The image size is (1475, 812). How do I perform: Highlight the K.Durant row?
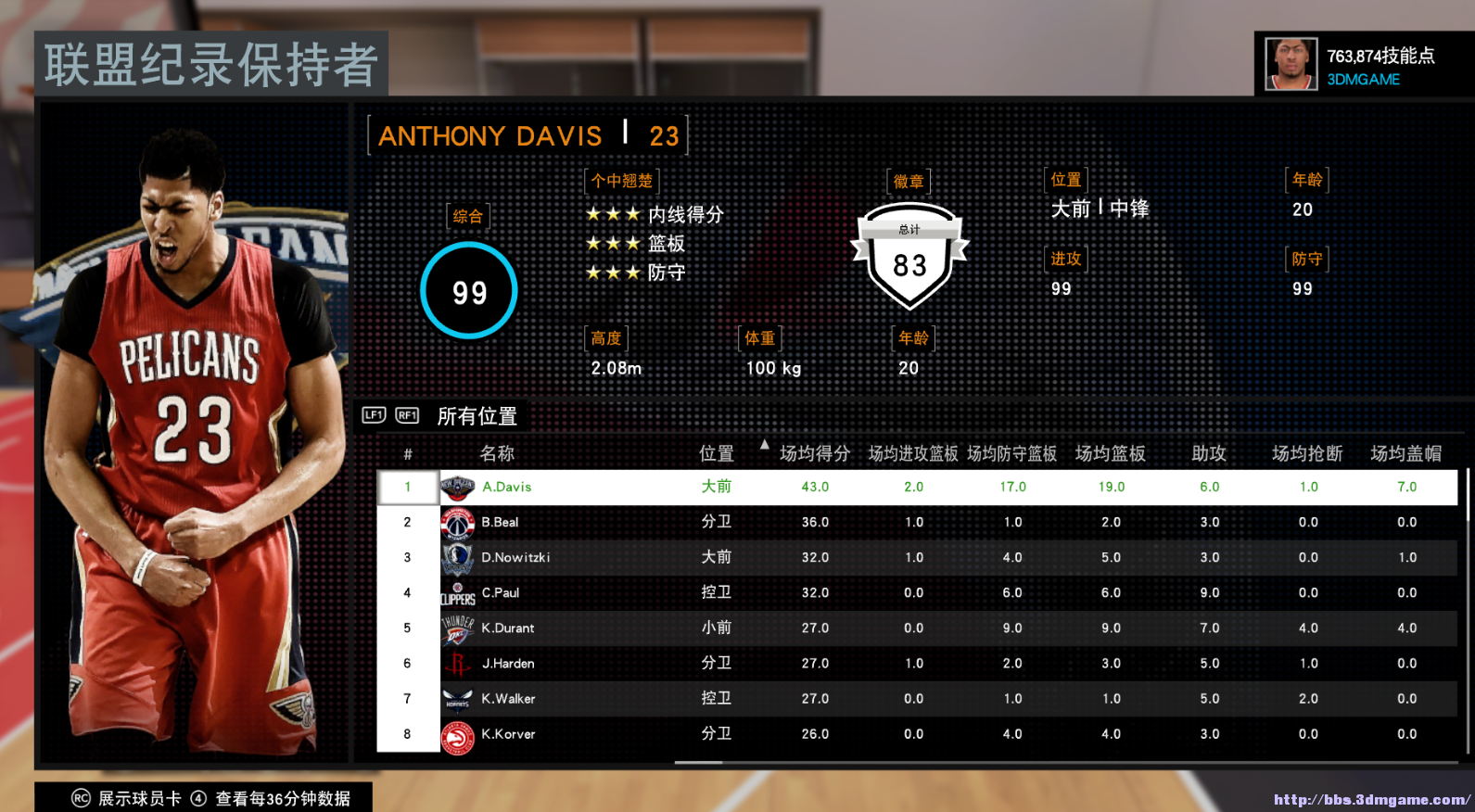pyautogui.click(x=507, y=628)
